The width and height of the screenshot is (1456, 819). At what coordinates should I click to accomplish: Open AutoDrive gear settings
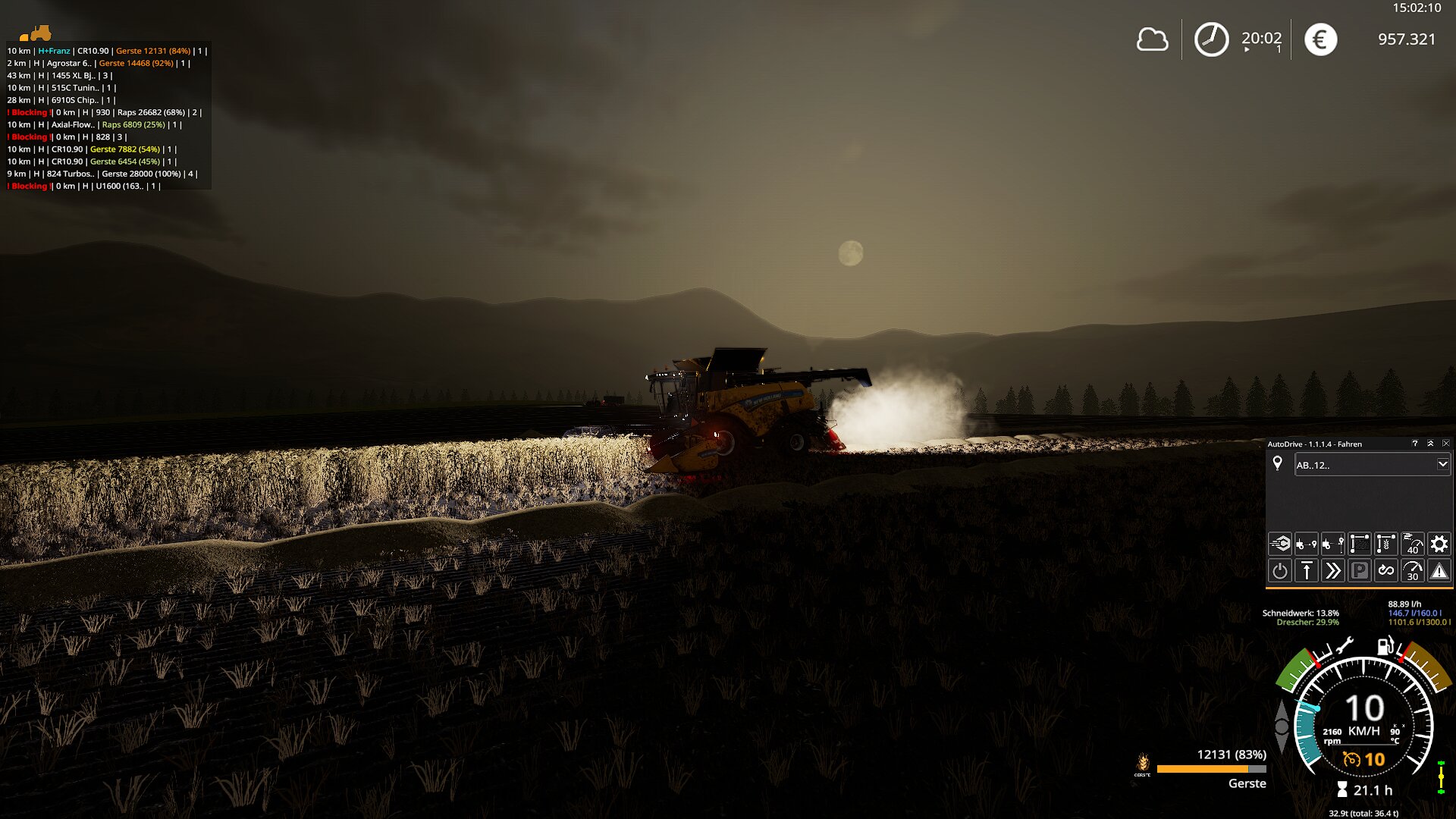tap(1439, 544)
